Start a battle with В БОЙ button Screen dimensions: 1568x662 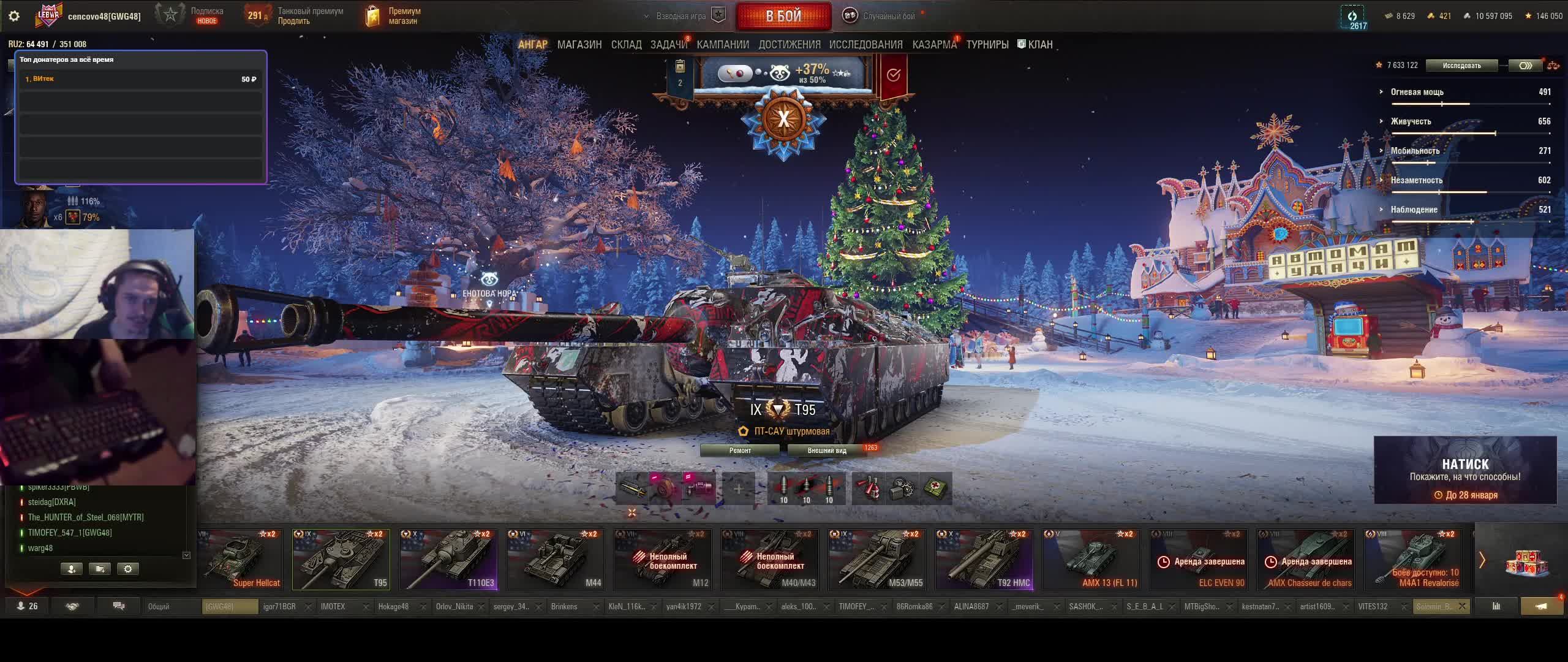pos(783,16)
